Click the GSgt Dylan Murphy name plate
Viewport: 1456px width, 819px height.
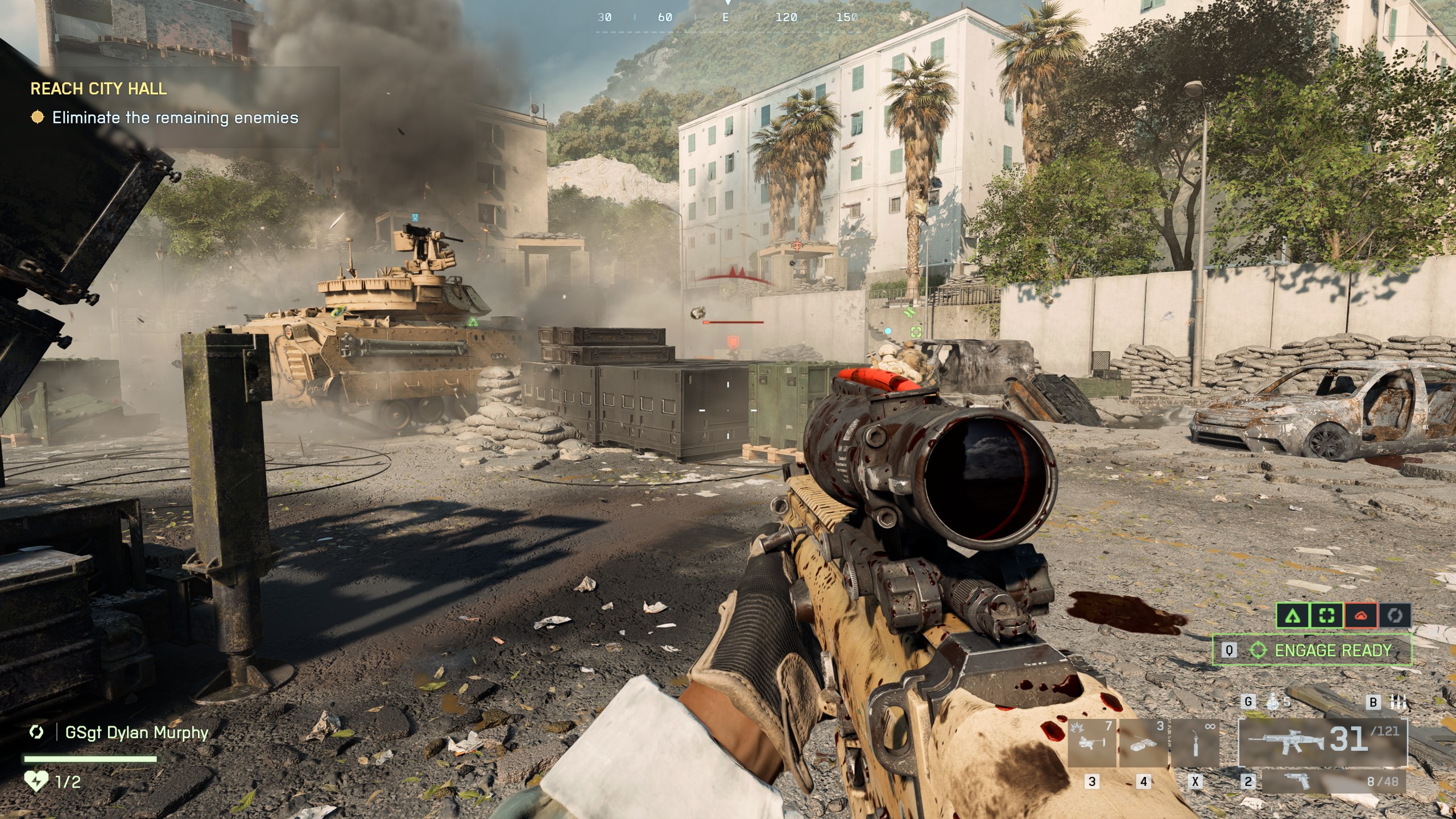pyautogui.click(x=136, y=732)
